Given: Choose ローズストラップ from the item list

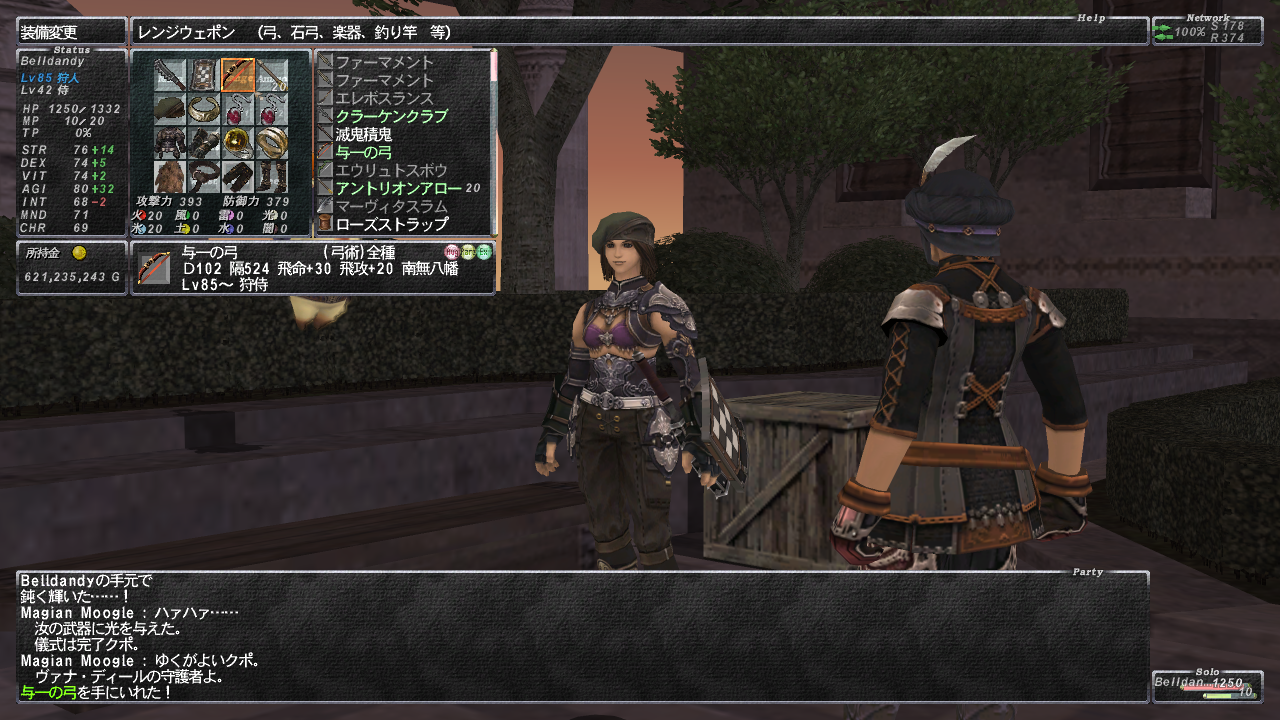Looking at the screenshot, I should [x=391, y=224].
